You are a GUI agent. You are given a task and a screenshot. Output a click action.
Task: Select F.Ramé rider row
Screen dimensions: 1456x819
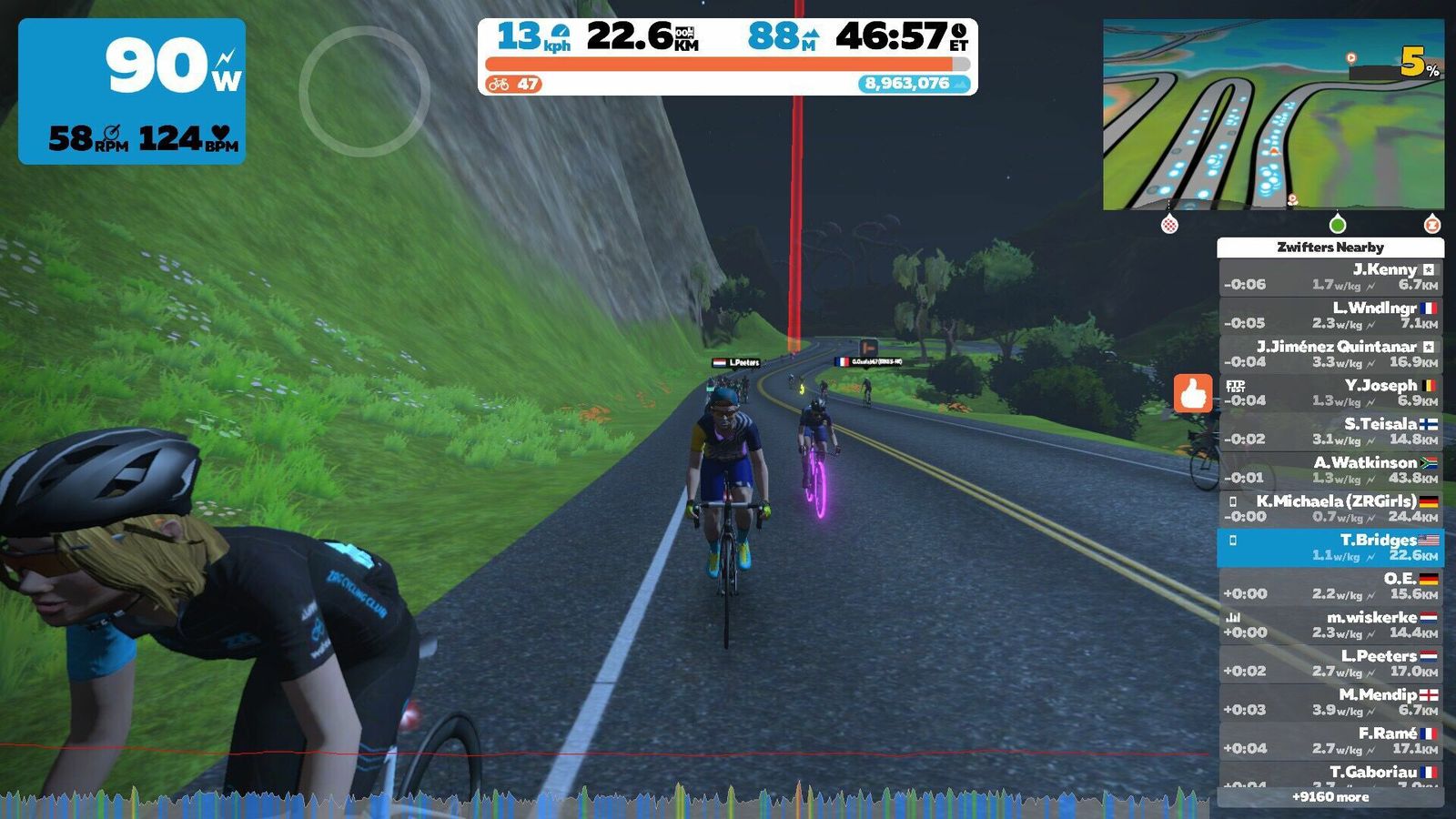click(1330, 741)
